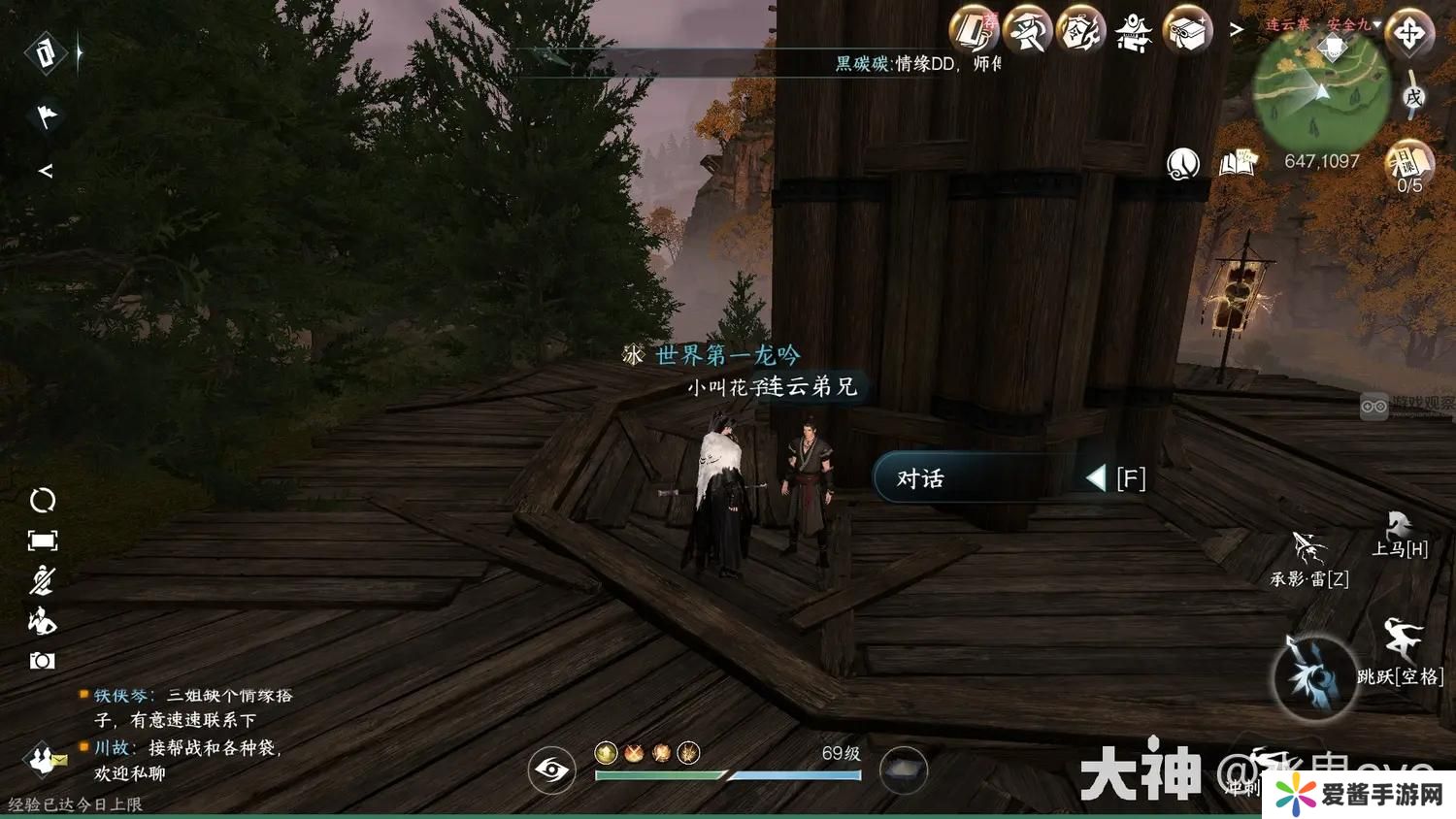Open the flaming talisman tag icon
The height and width of the screenshot is (819, 1456).
click(1080, 32)
